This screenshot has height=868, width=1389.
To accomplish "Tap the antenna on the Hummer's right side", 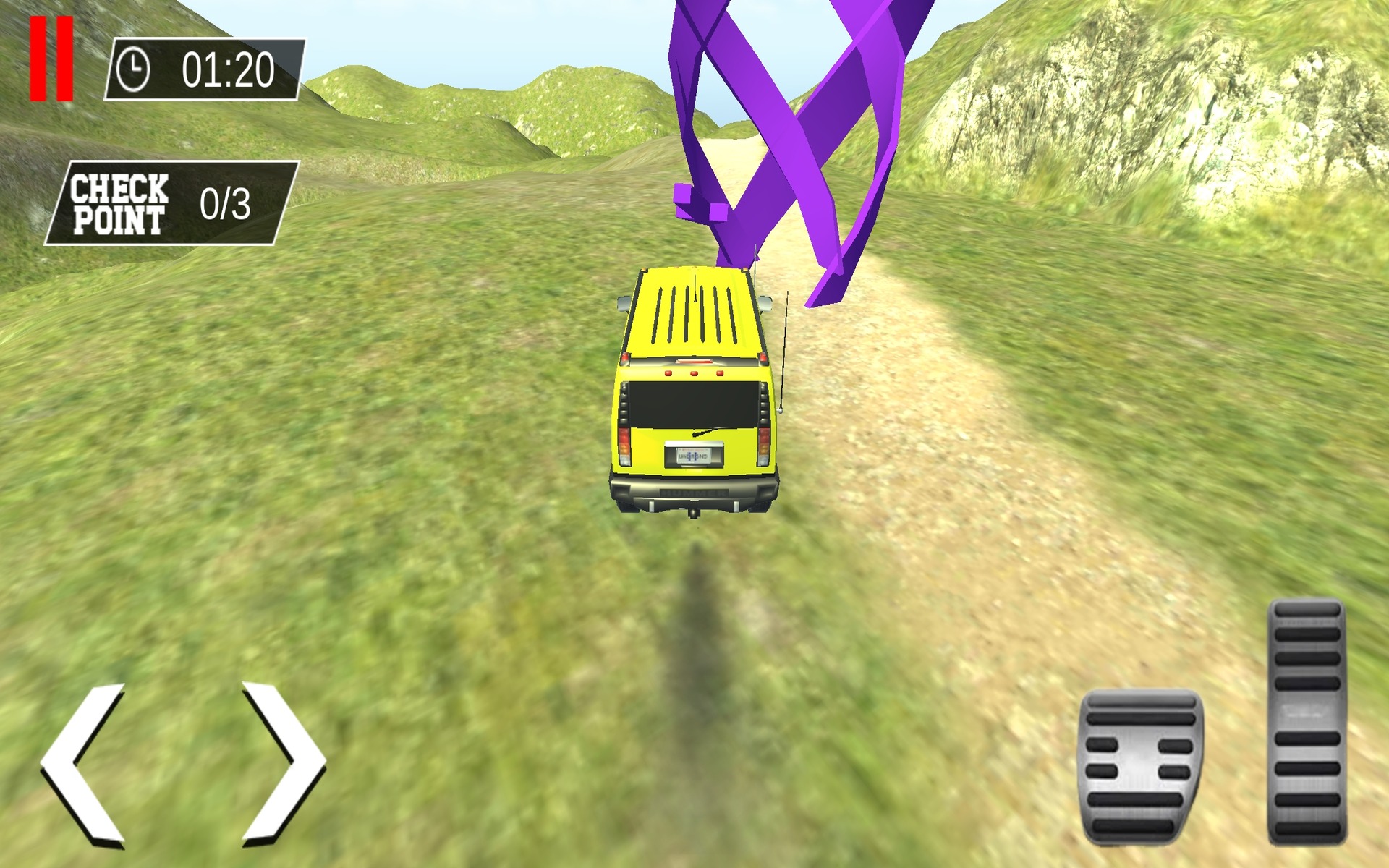I will [x=783, y=347].
